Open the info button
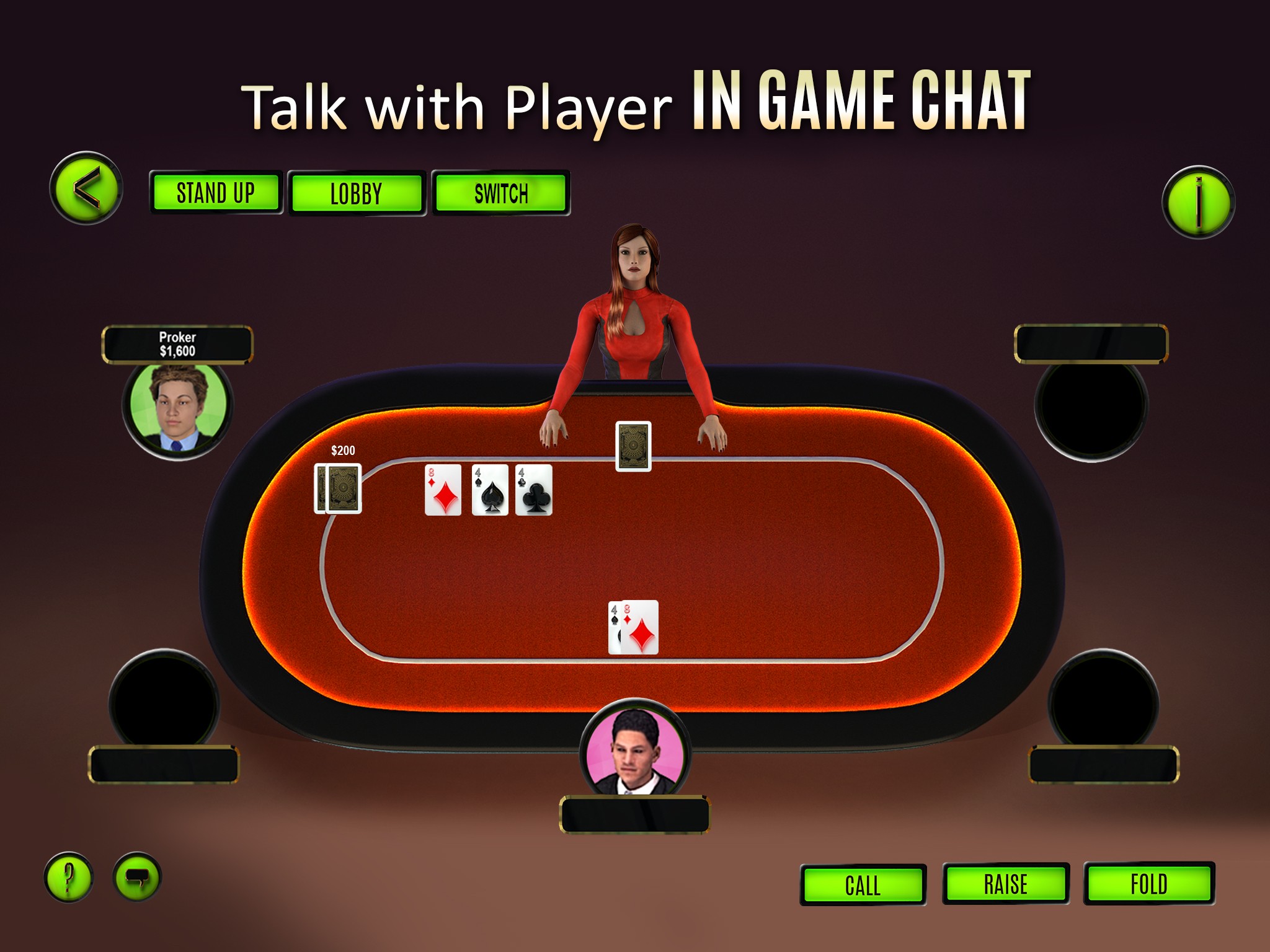 (x=1198, y=202)
